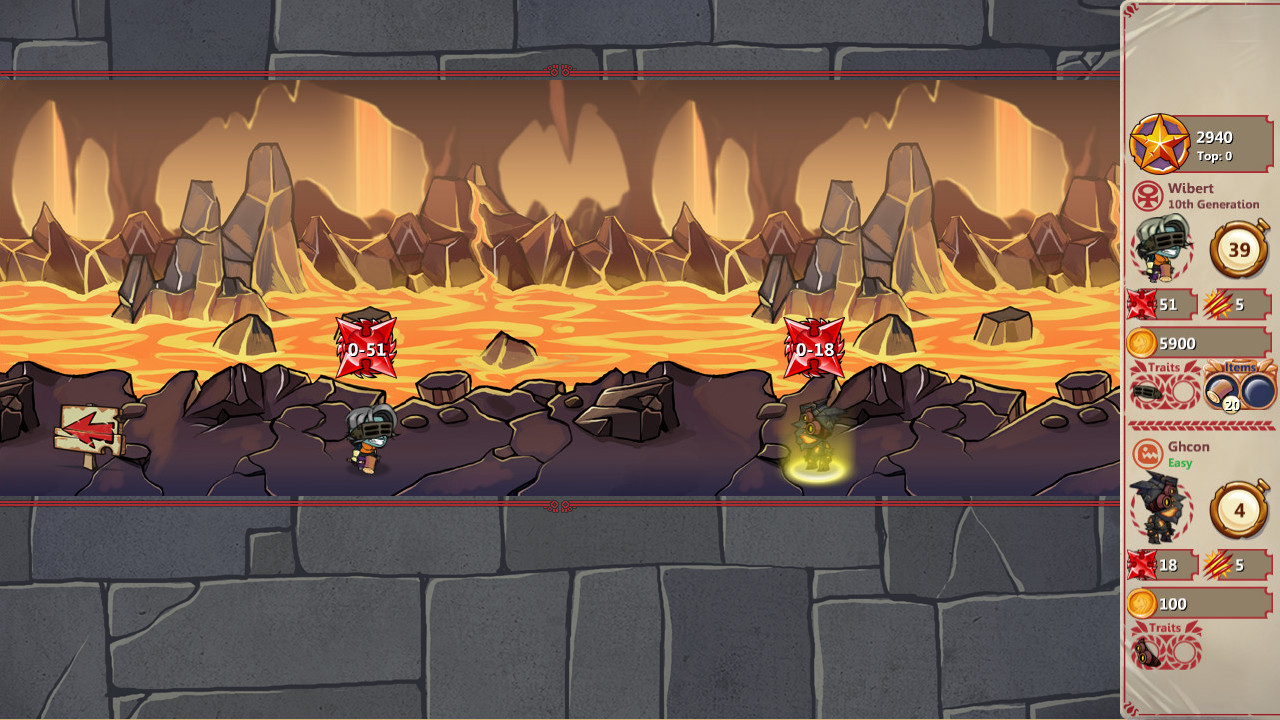Select Wibert's hero portrait
The width and height of the screenshot is (1280, 720).
(1160, 250)
